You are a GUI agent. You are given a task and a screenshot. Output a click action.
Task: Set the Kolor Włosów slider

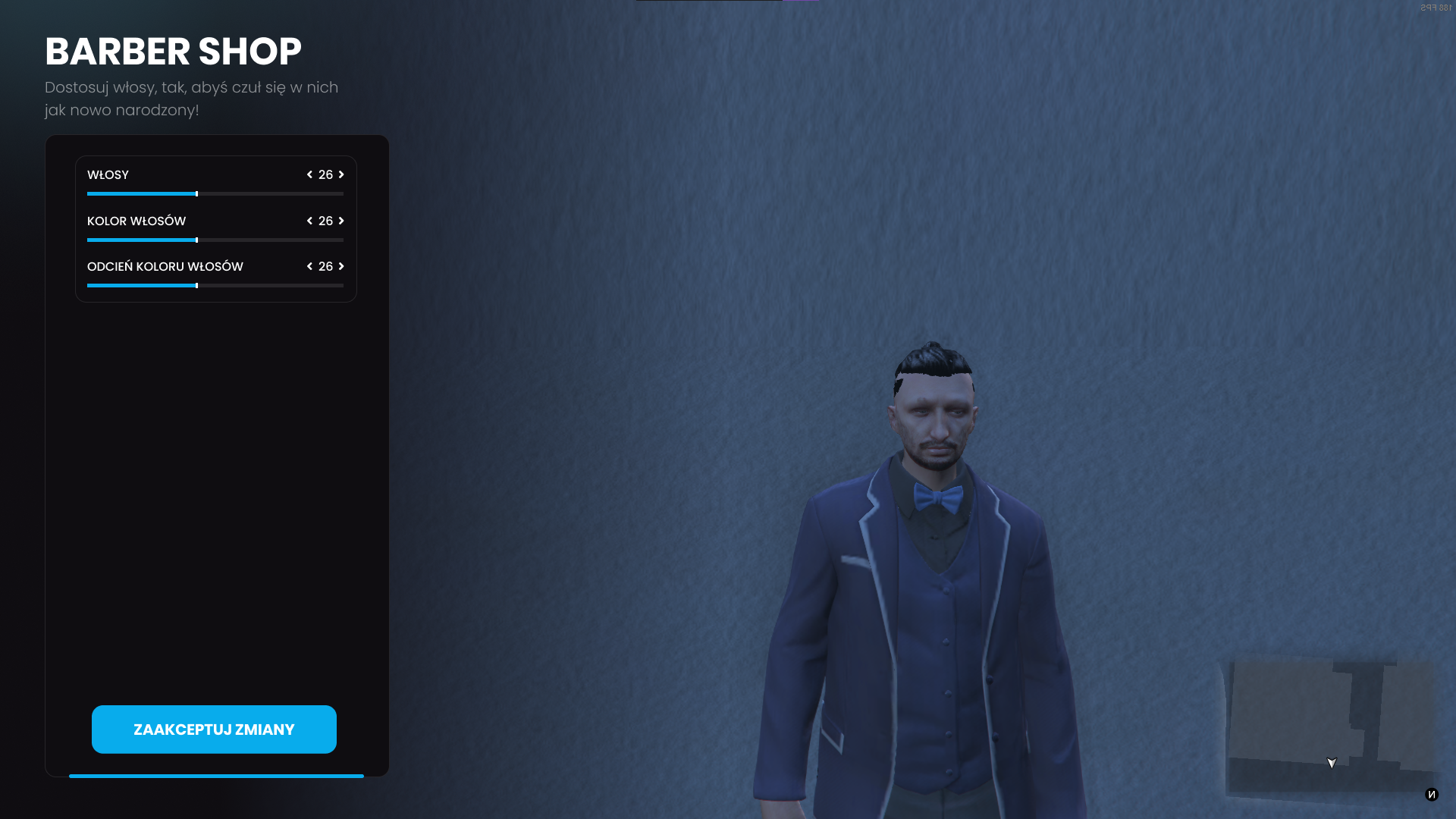[215, 240]
